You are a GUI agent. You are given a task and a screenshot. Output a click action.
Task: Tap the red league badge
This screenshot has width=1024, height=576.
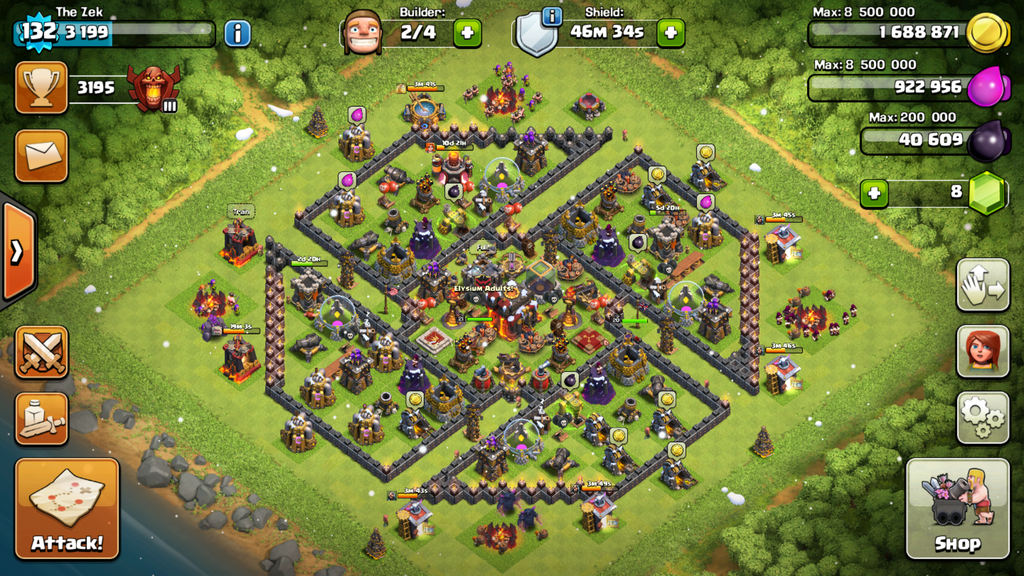153,88
